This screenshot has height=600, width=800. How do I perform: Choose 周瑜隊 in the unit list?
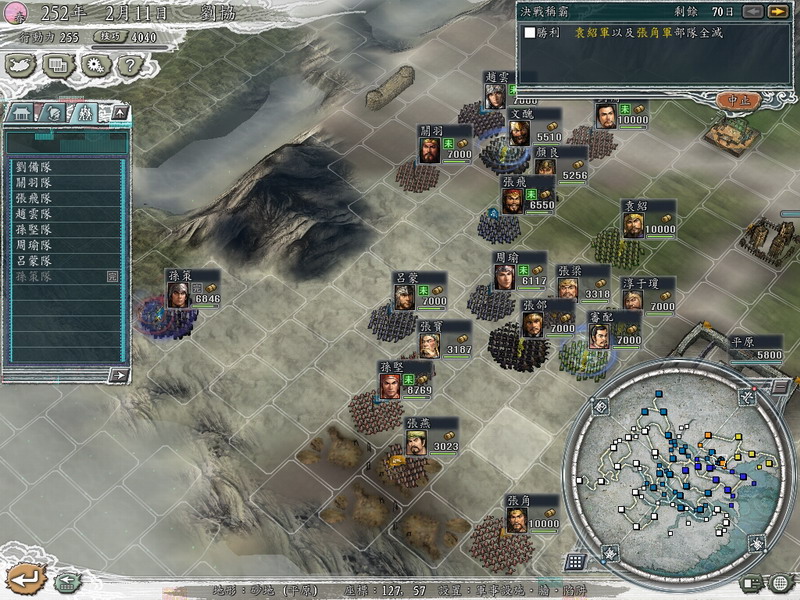pos(35,244)
